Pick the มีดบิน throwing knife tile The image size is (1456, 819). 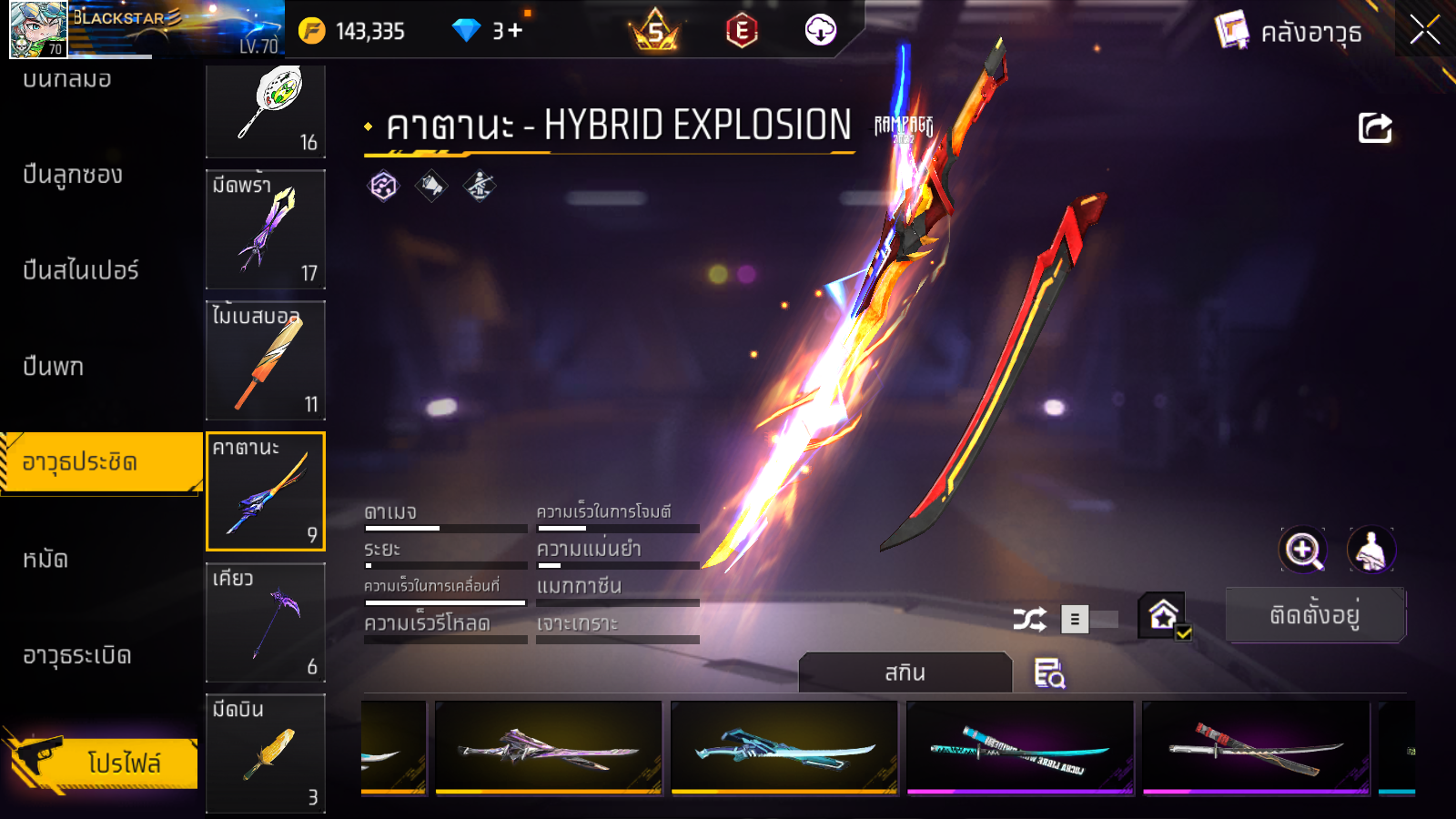tap(266, 753)
